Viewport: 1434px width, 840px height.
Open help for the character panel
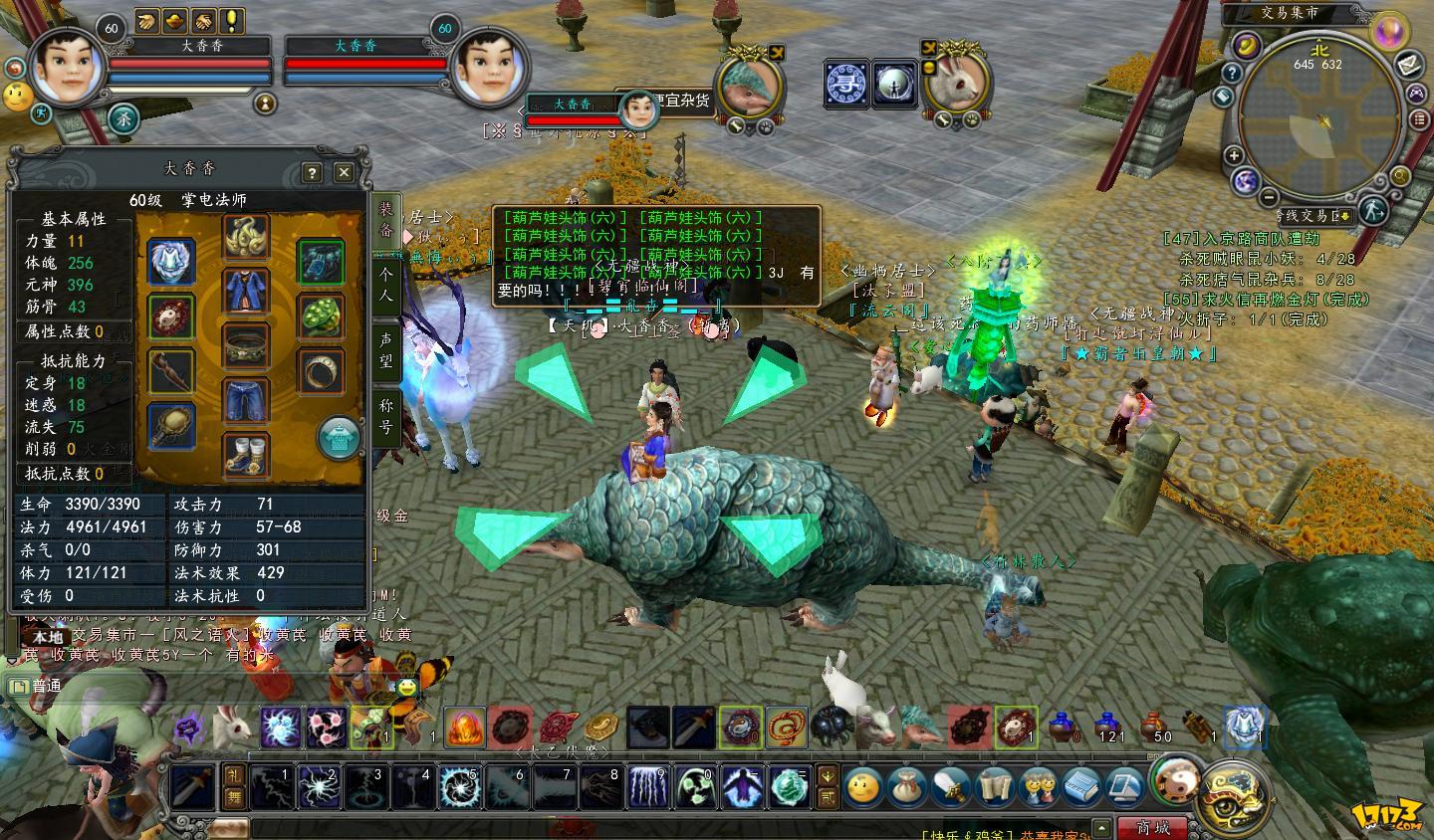click(x=311, y=172)
